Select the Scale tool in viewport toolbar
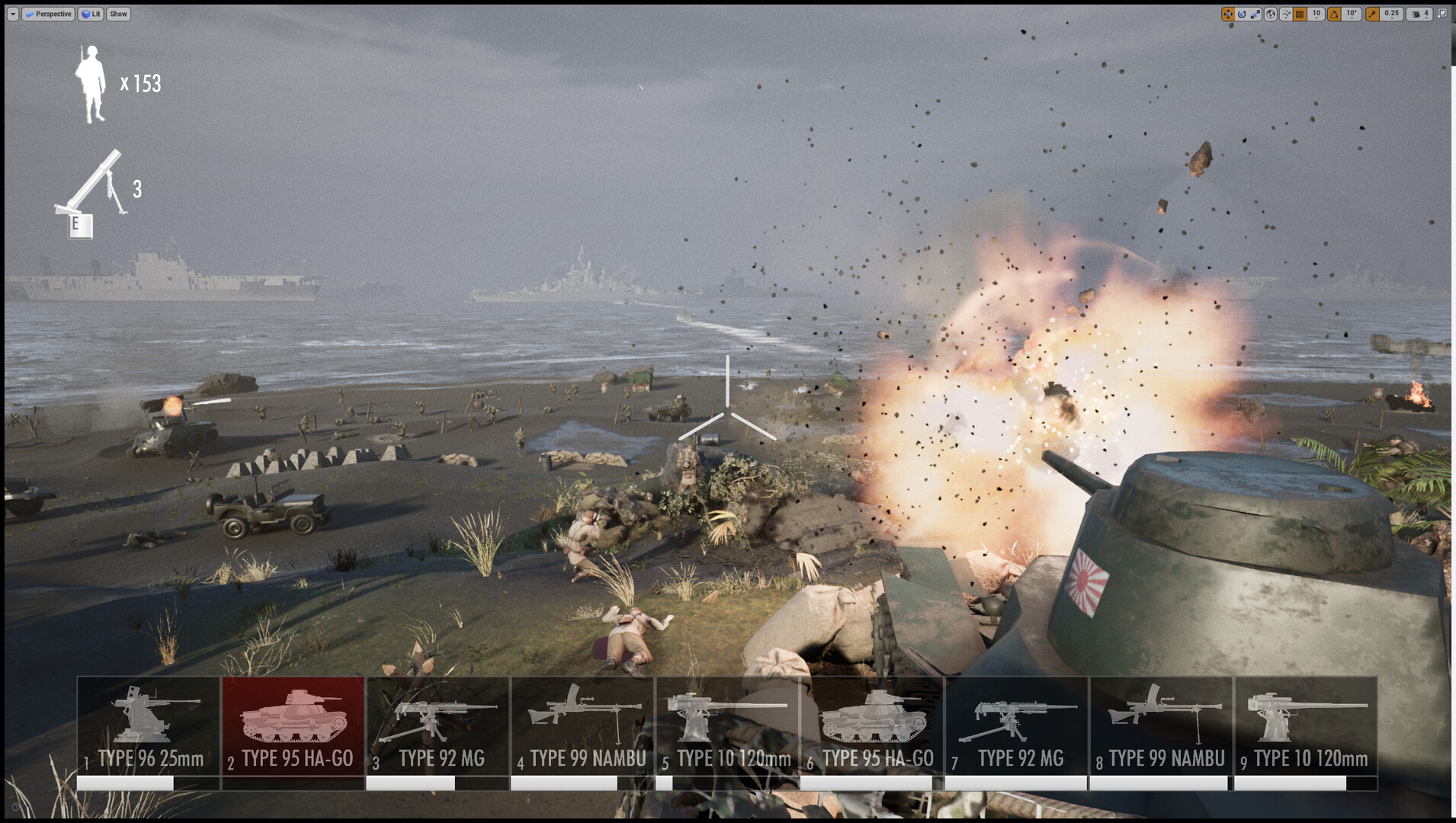This screenshot has width=1456, height=823. (1255, 14)
